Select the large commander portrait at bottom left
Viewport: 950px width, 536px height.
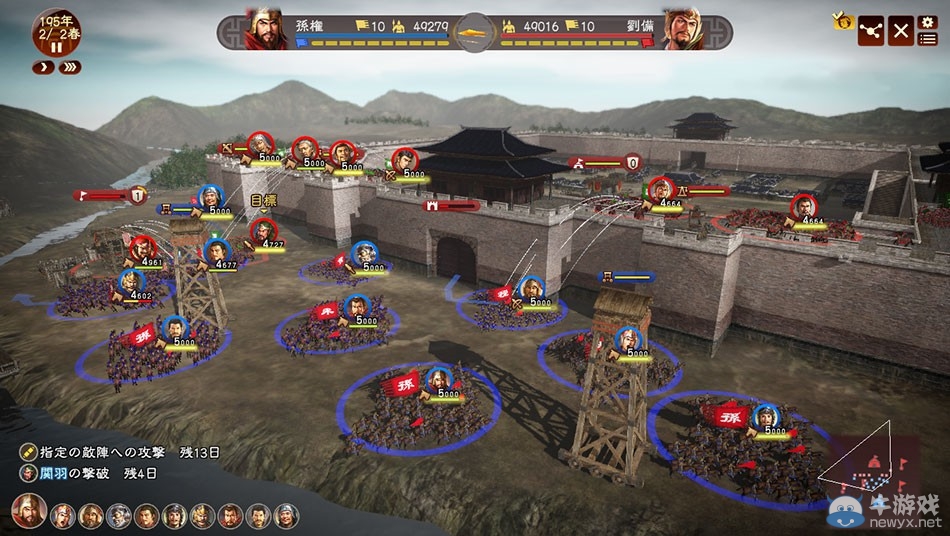29,512
